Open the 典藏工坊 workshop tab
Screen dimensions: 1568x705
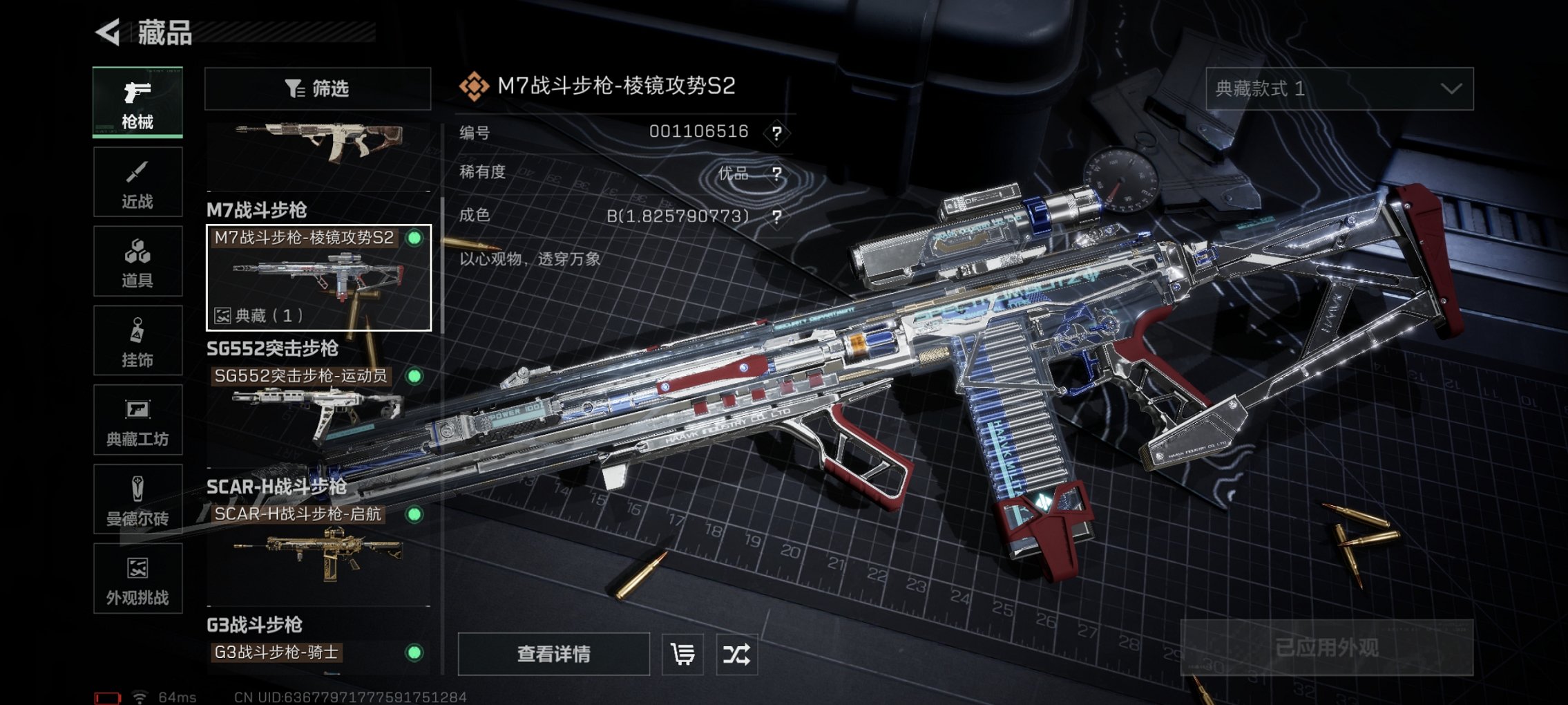click(x=137, y=420)
